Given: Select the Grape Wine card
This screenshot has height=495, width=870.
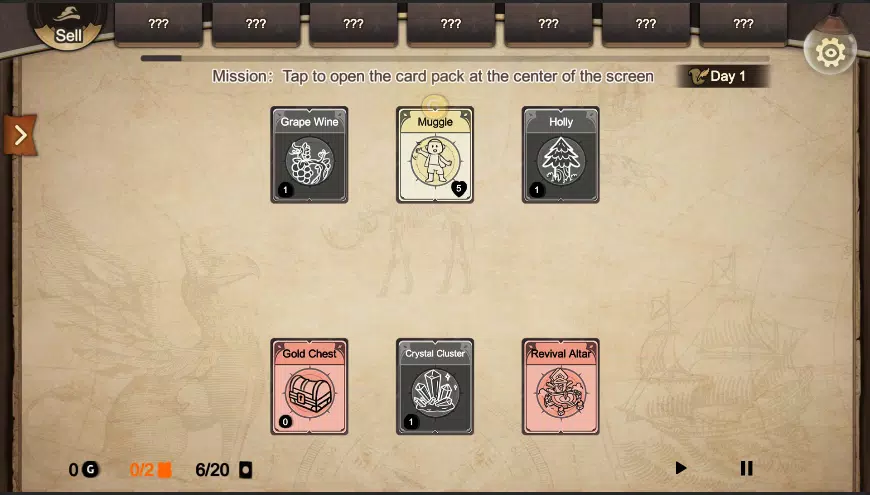Looking at the screenshot, I should point(309,155).
